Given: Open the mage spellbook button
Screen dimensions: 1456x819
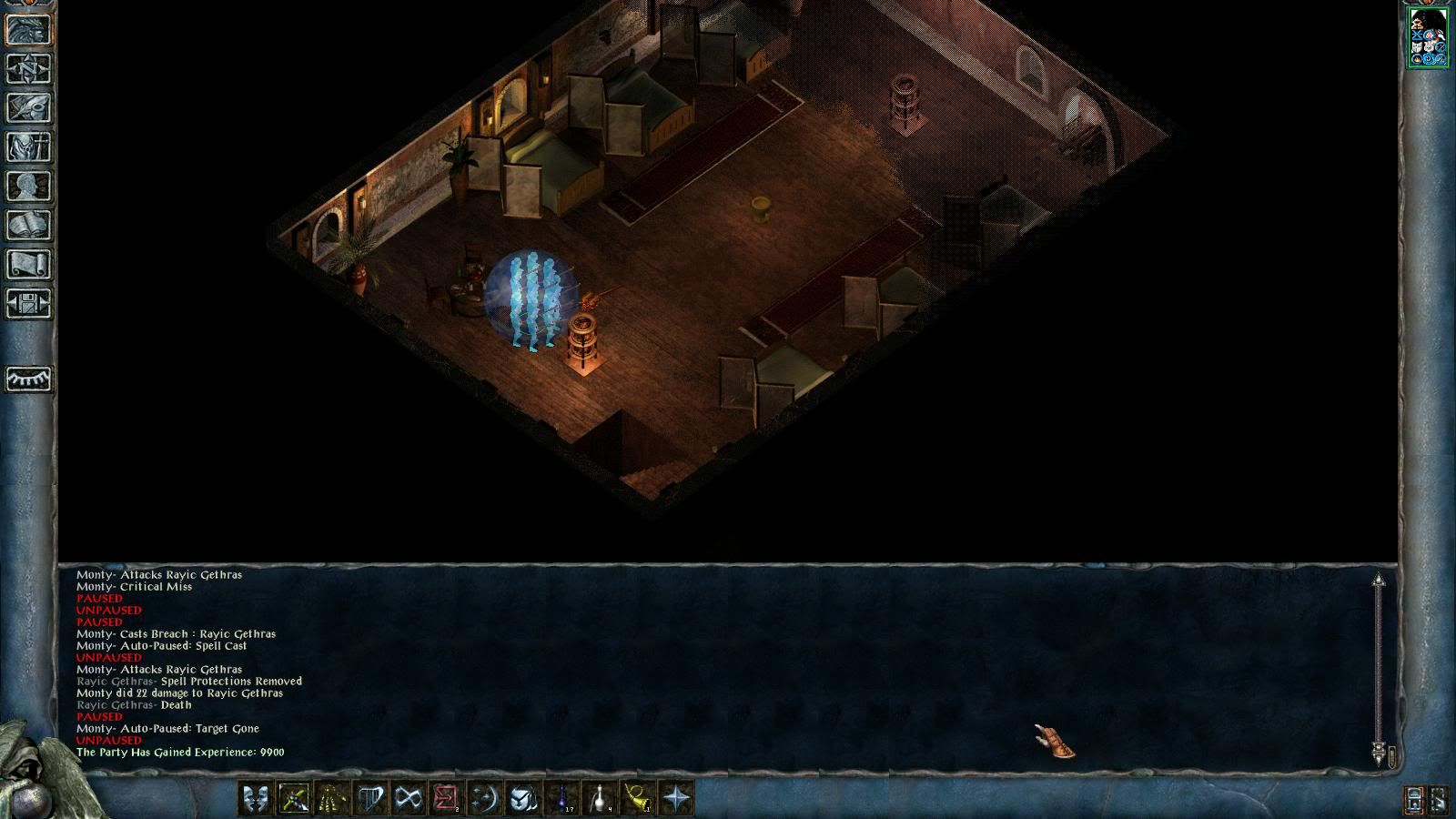Looking at the screenshot, I should [29, 226].
